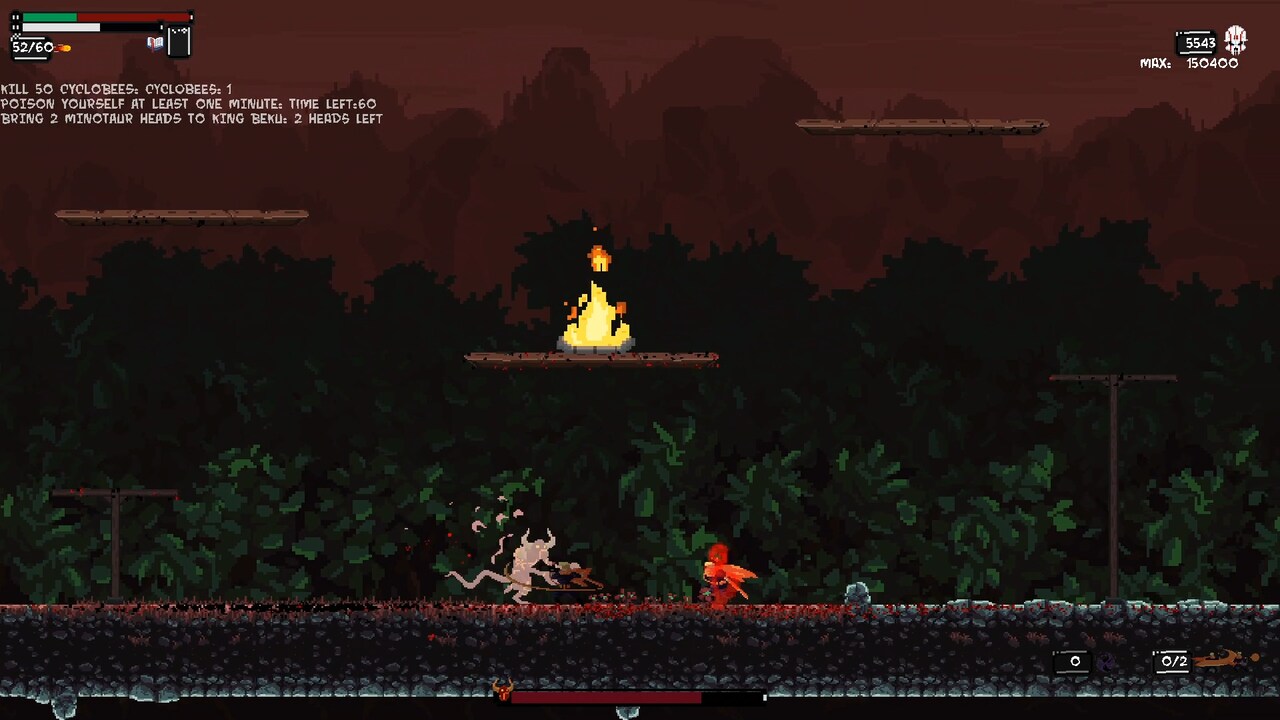
Task: Toggle the 52/60 ammo counter panel
Action: [x=32, y=47]
